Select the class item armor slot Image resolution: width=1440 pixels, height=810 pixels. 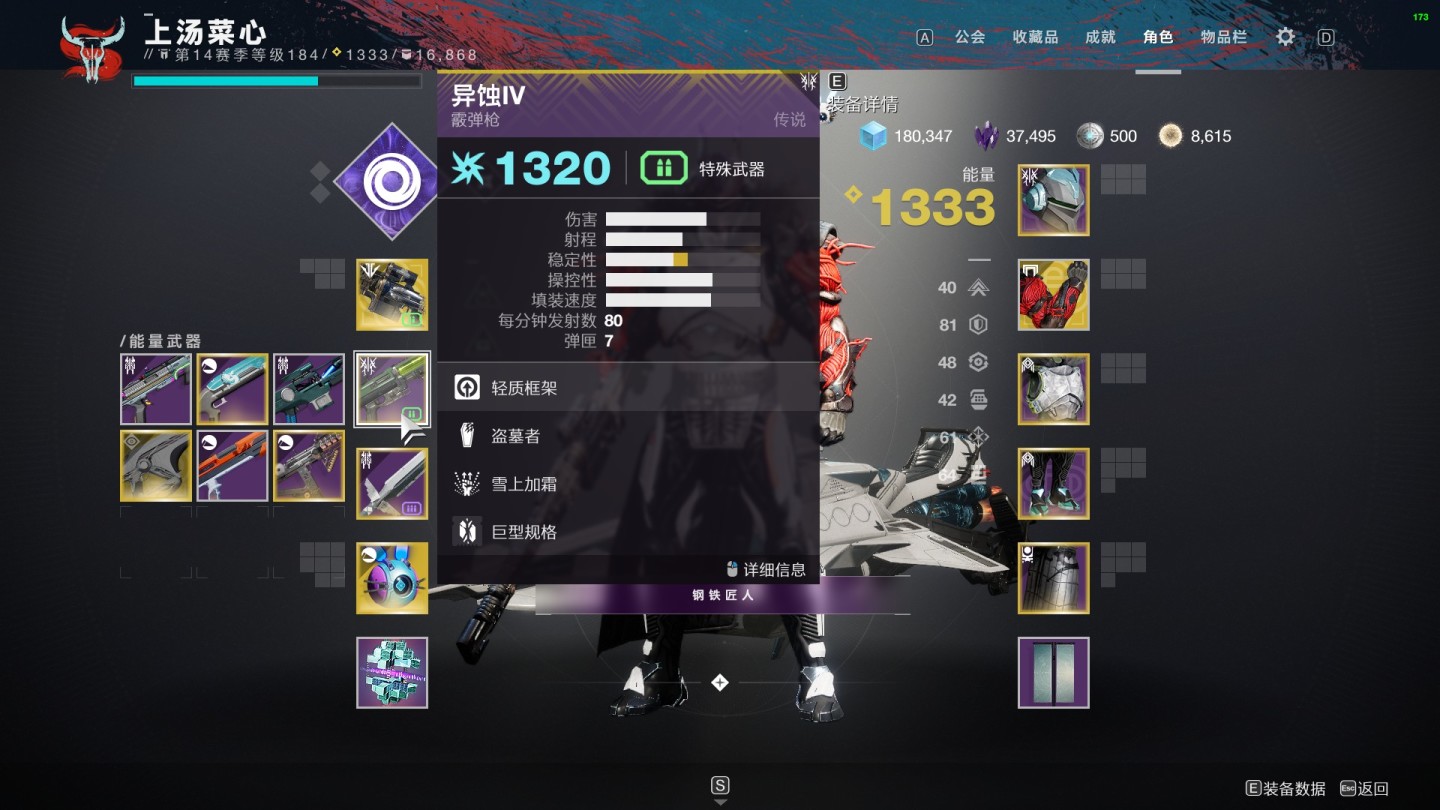click(1054, 578)
